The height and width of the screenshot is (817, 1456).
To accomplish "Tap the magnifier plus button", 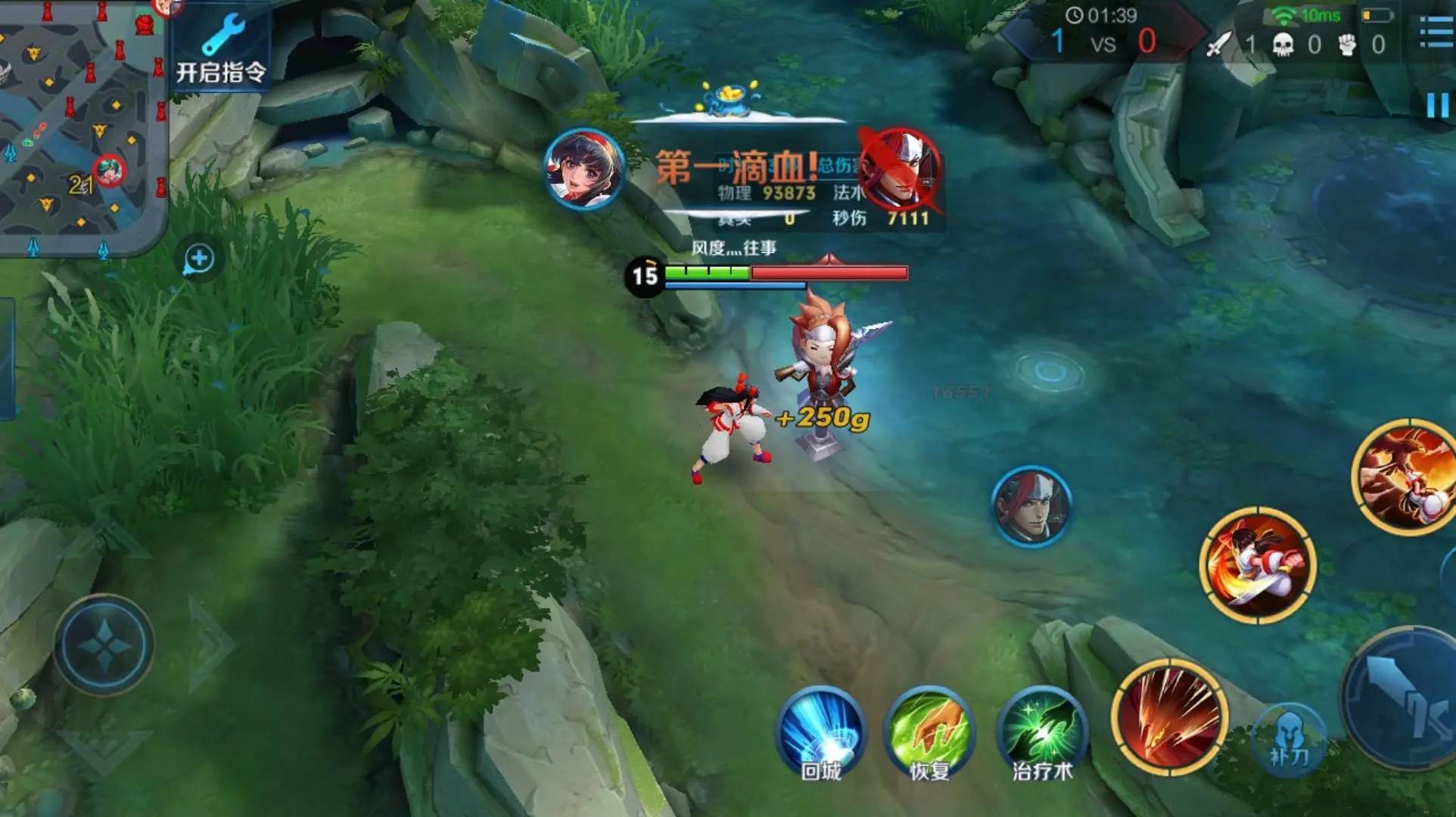I will coord(199,259).
